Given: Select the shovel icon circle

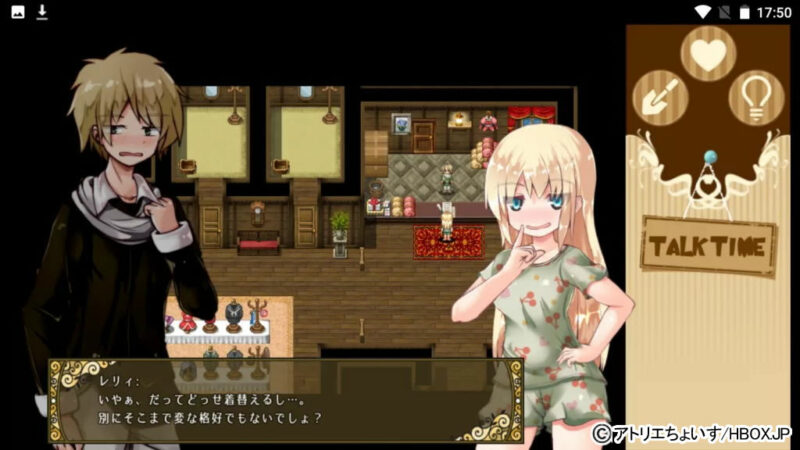Looking at the screenshot, I should click(x=661, y=97).
